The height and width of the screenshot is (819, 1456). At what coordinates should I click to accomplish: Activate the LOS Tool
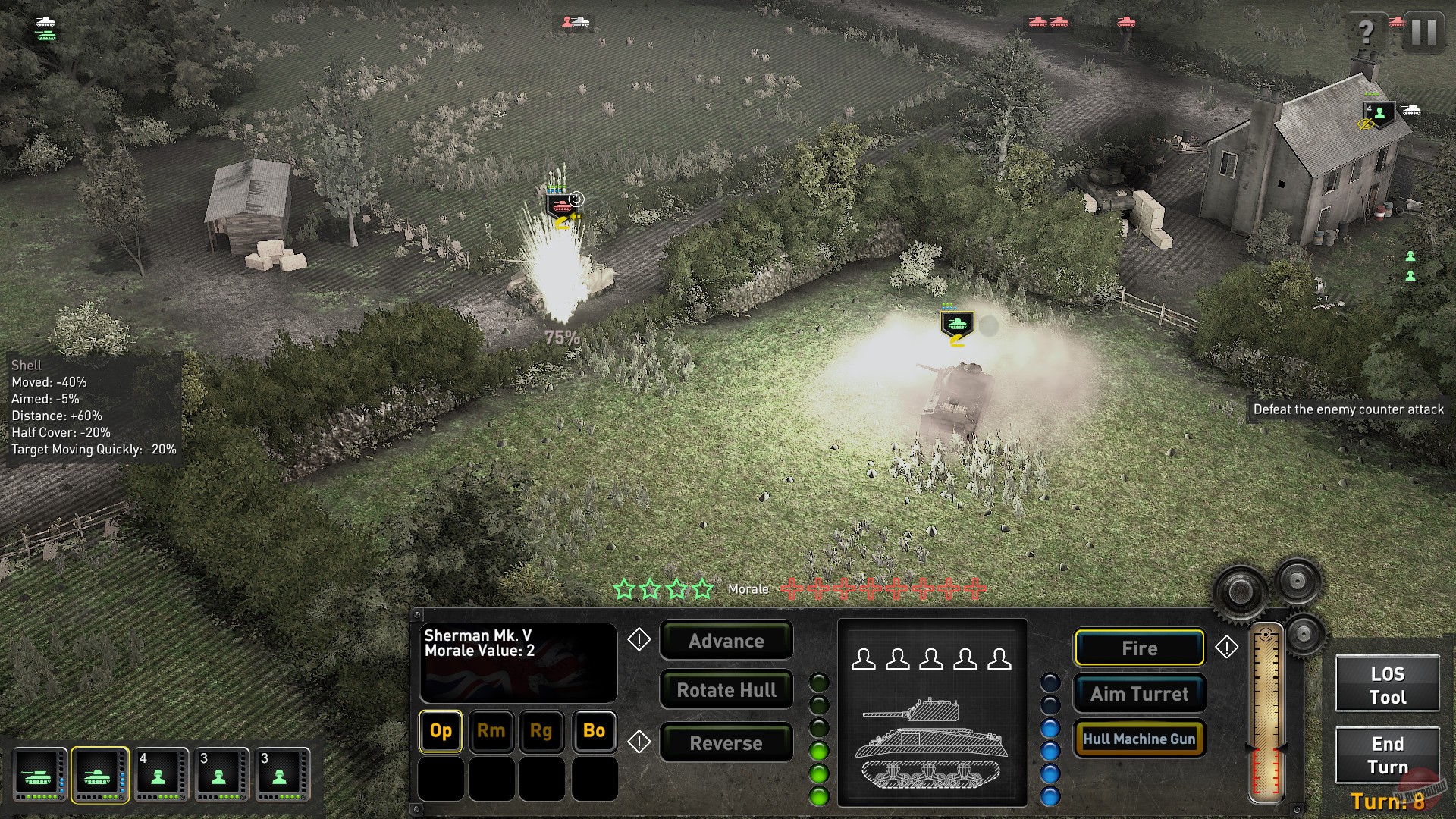1387,683
